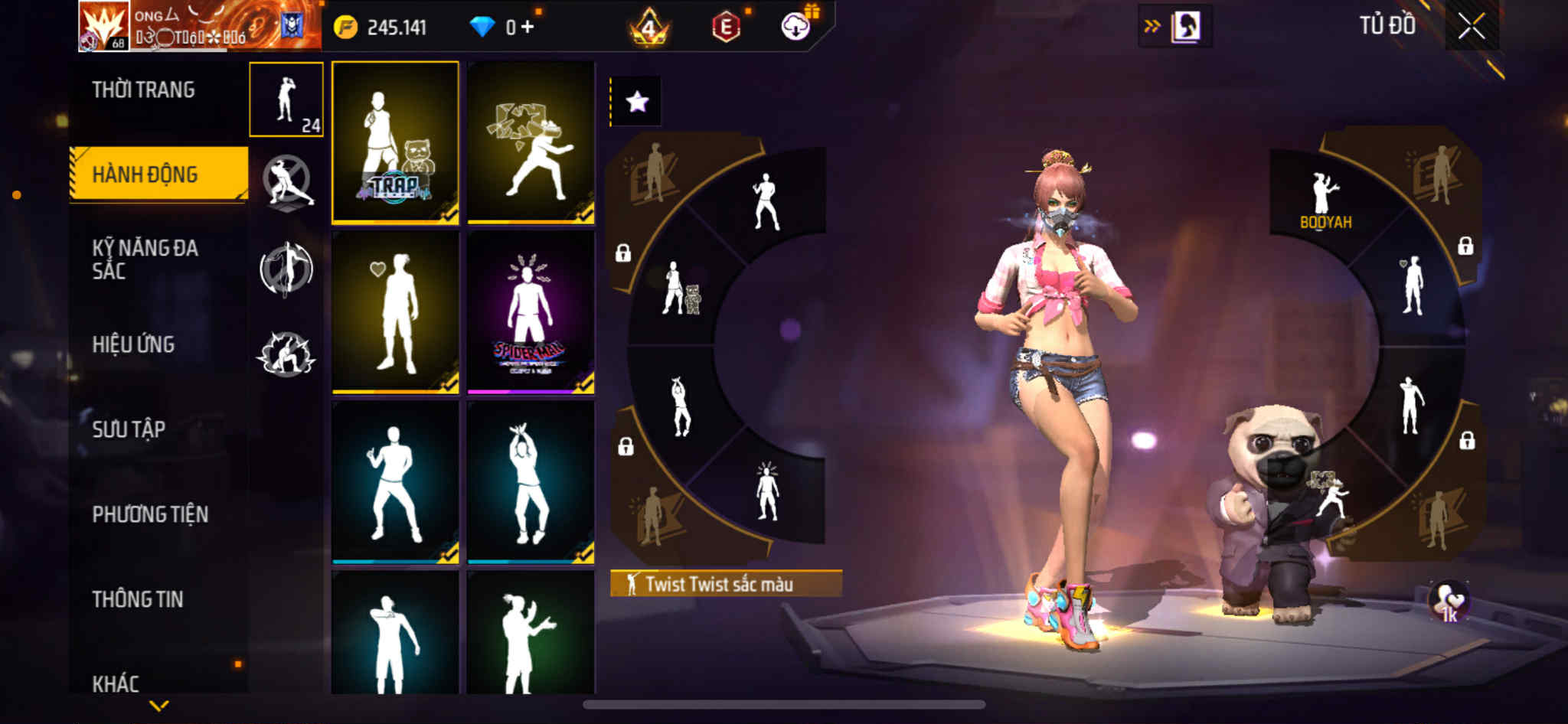
Task: Add diamonds with the plus button
Action: click(528, 27)
